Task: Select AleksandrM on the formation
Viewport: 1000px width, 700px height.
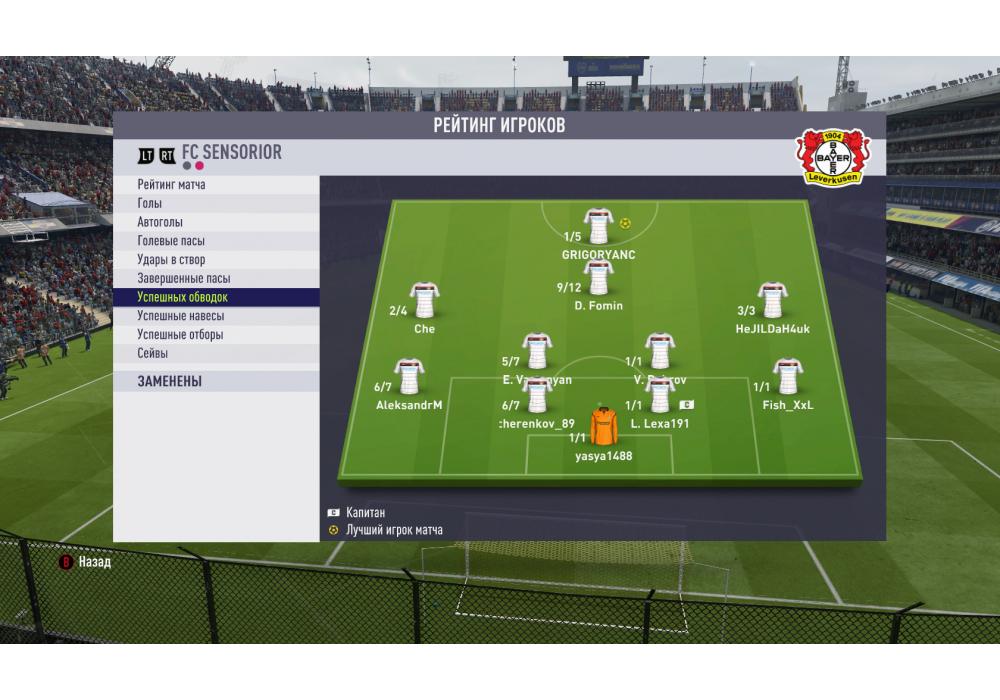Action: point(408,377)
